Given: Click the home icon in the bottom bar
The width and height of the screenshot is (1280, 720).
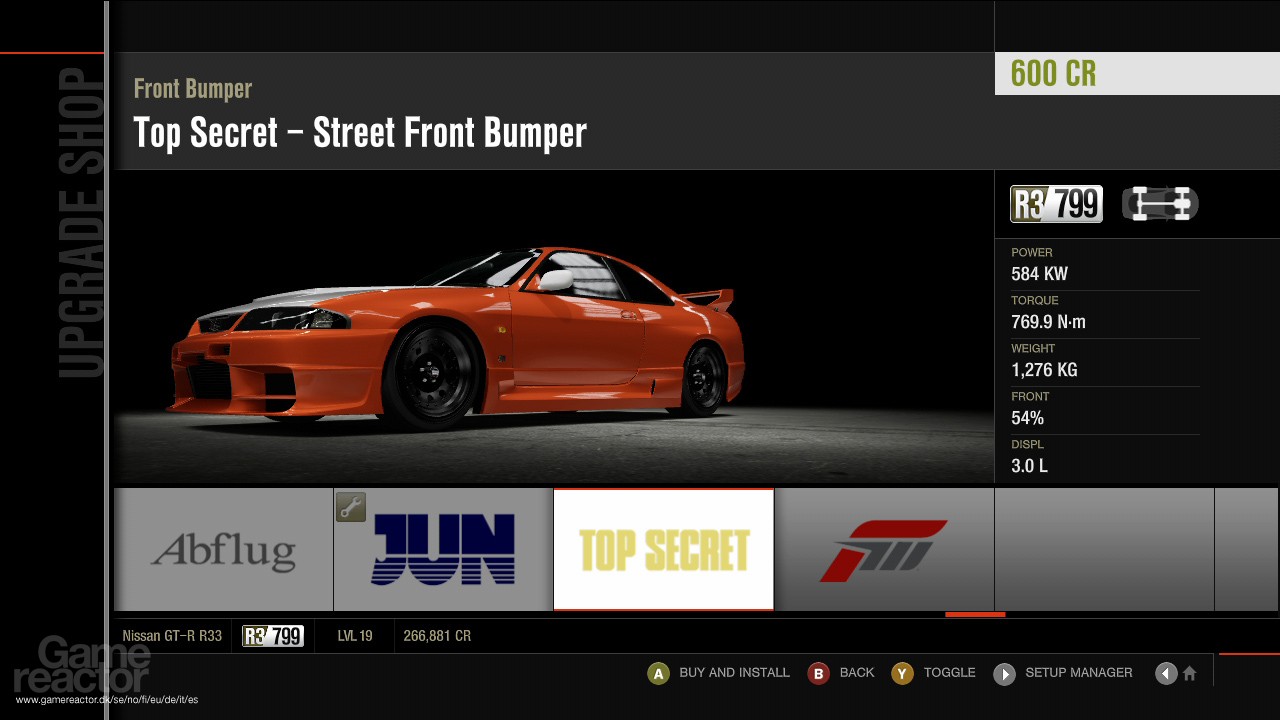Looking at the screenshot, I should pos(1191,673).
